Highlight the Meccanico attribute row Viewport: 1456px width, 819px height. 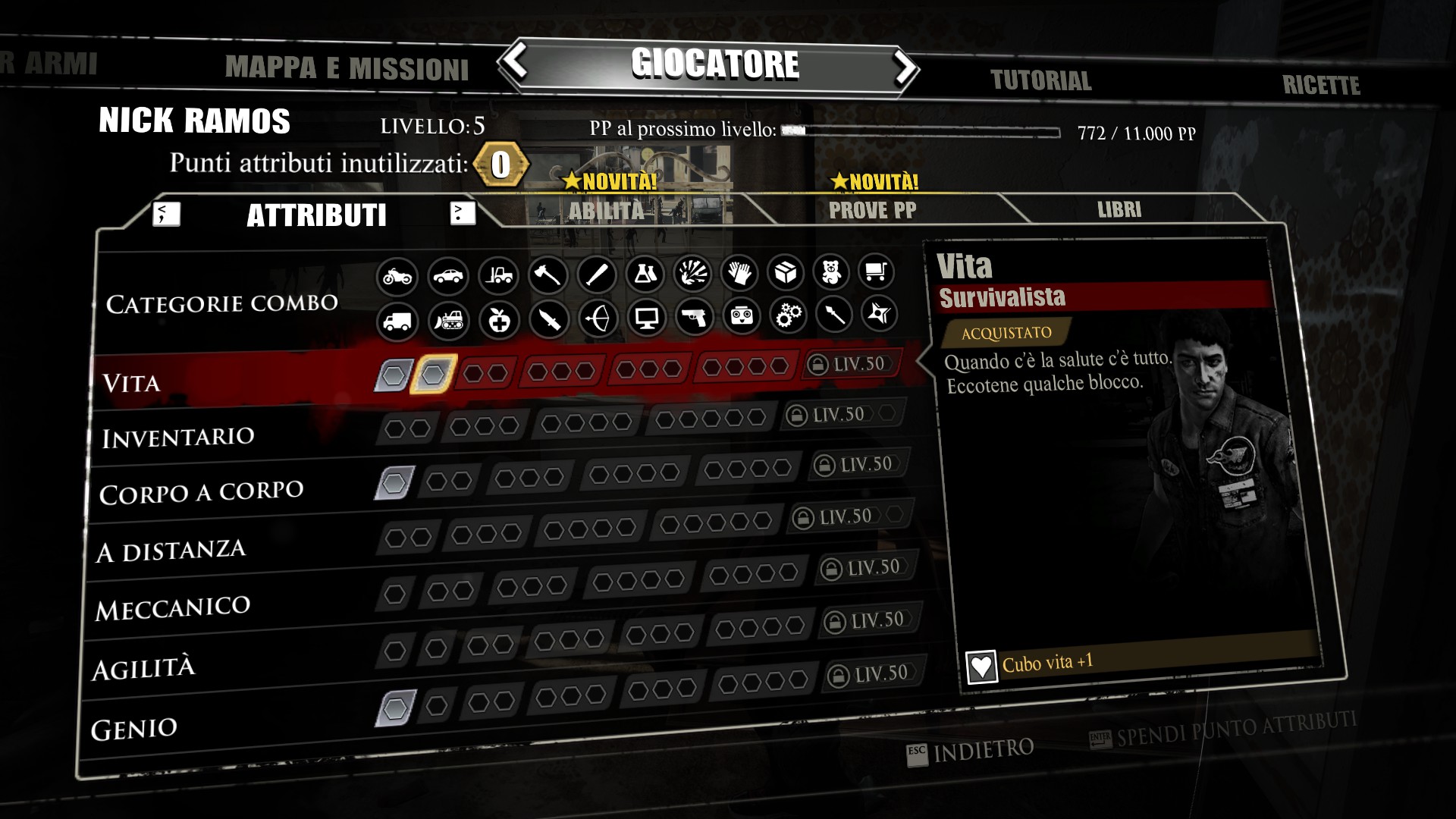[173, 608]
